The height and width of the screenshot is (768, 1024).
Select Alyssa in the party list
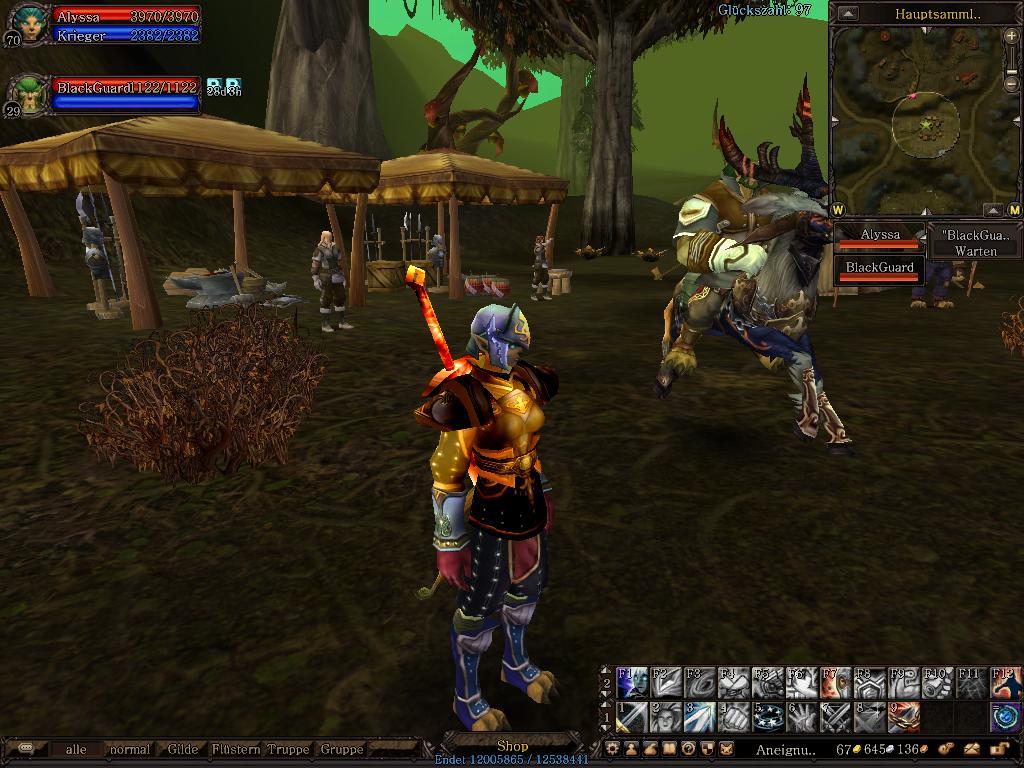click(880, 237)
